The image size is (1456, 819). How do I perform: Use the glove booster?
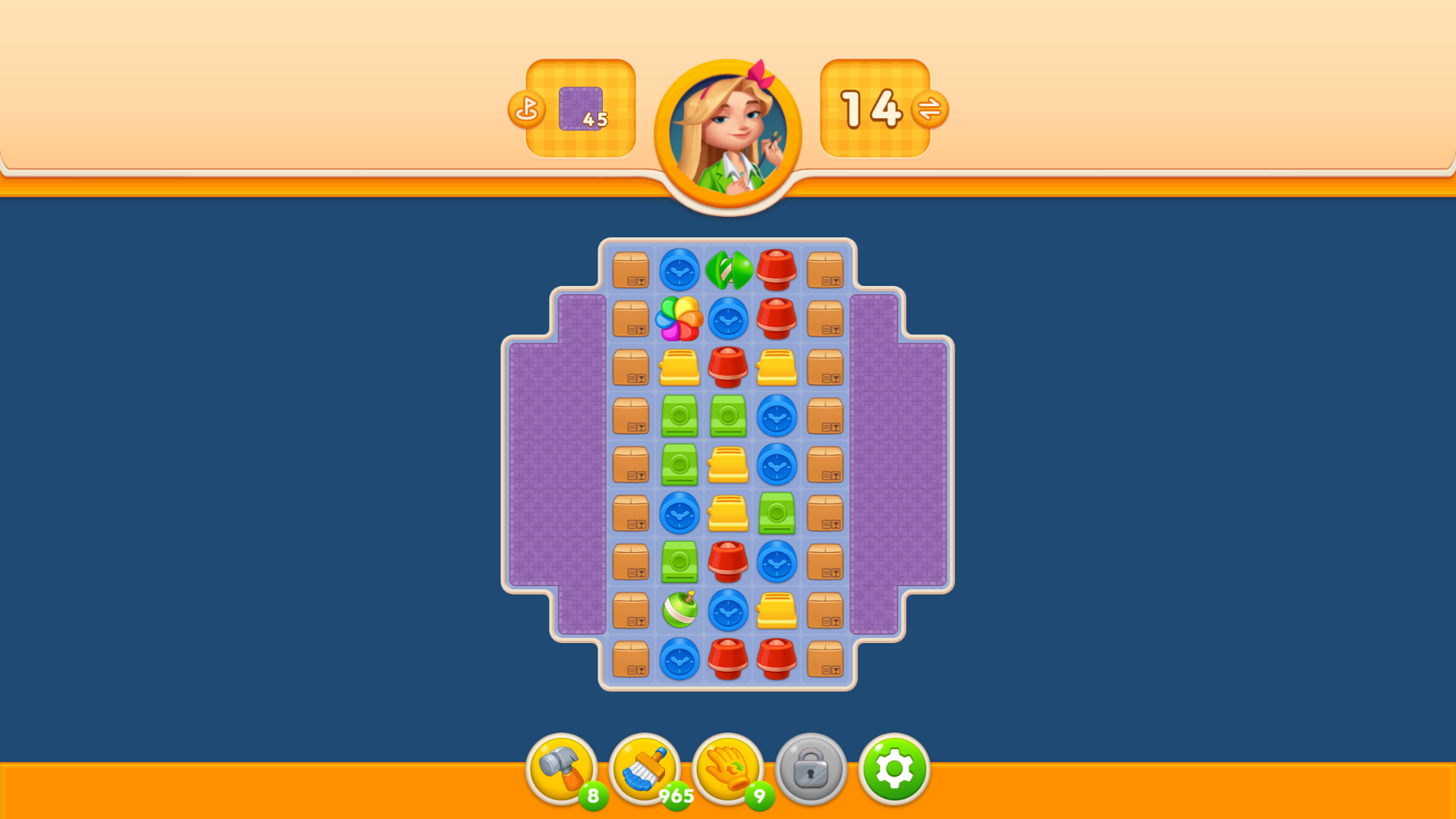728,769
